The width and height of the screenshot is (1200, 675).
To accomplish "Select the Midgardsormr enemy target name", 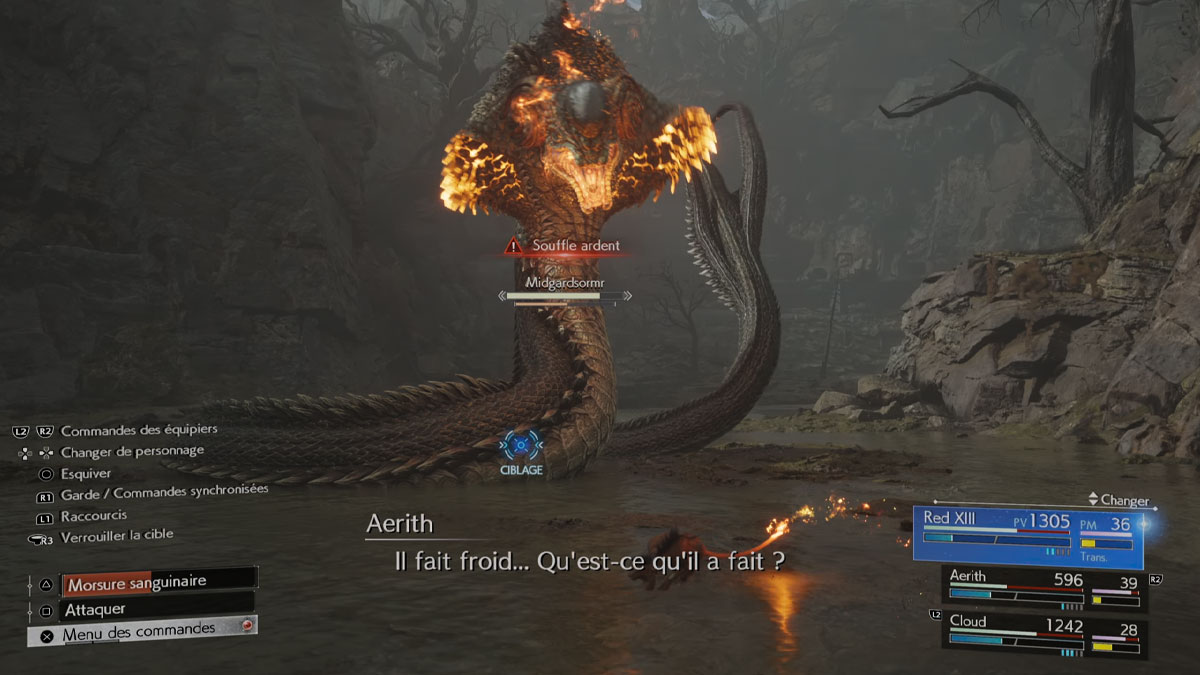I will (x=566, y=281).
